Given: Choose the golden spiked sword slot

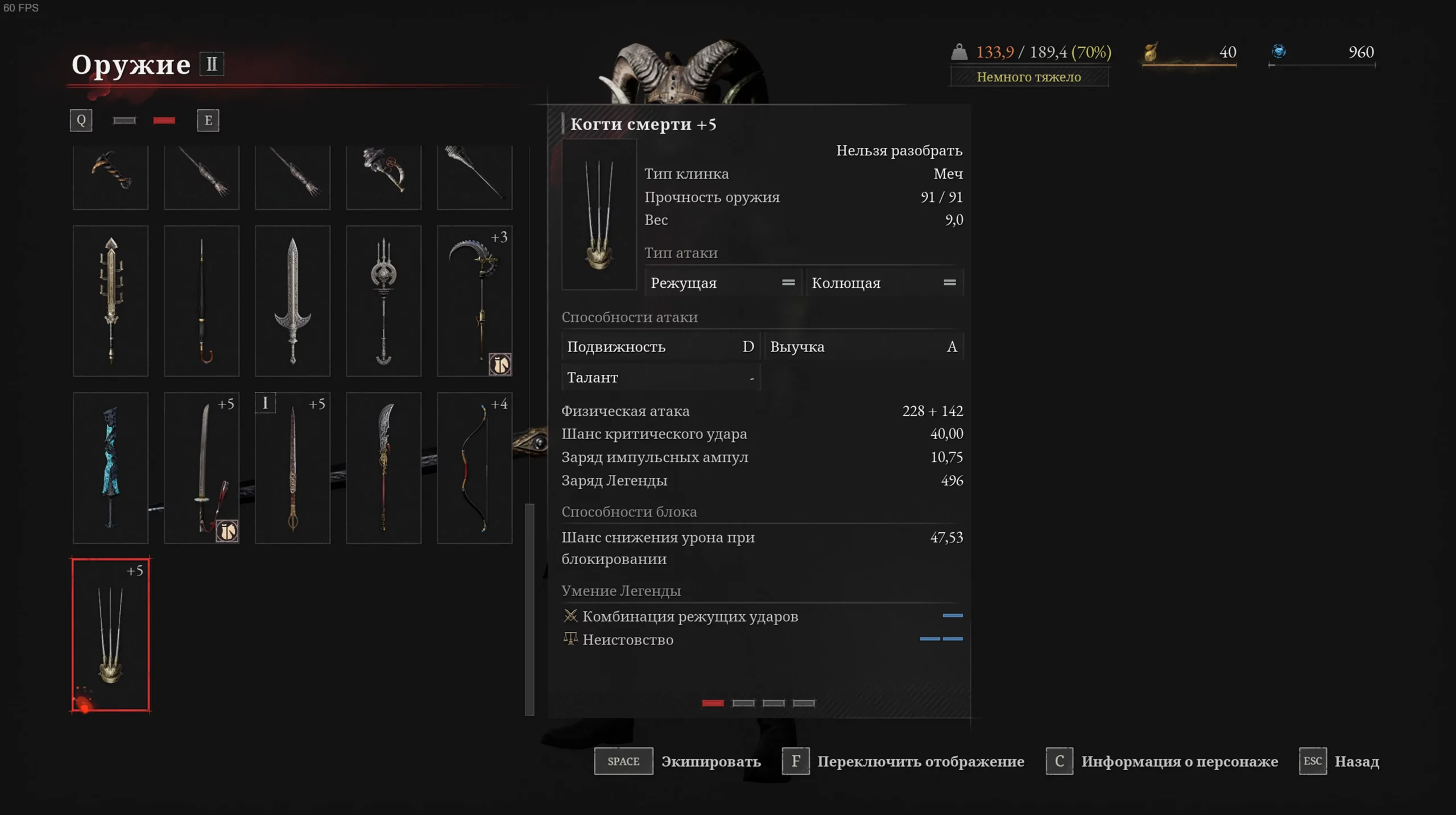Looking at the screenshot, I should point(110,301).
